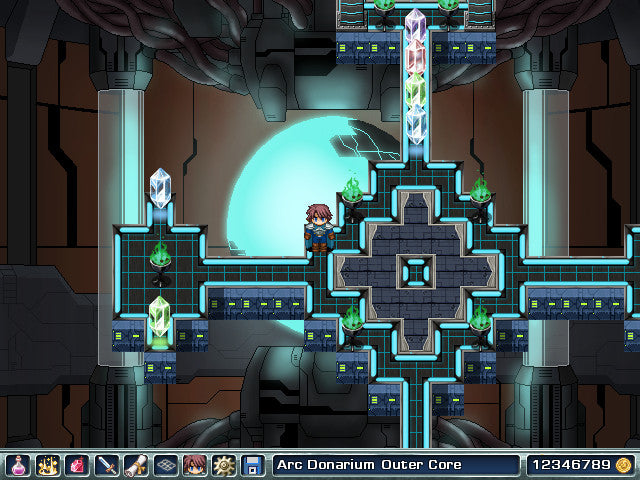640x480 pixels.
Task: Open the grid map icon
Action: (x=165, y=465)
